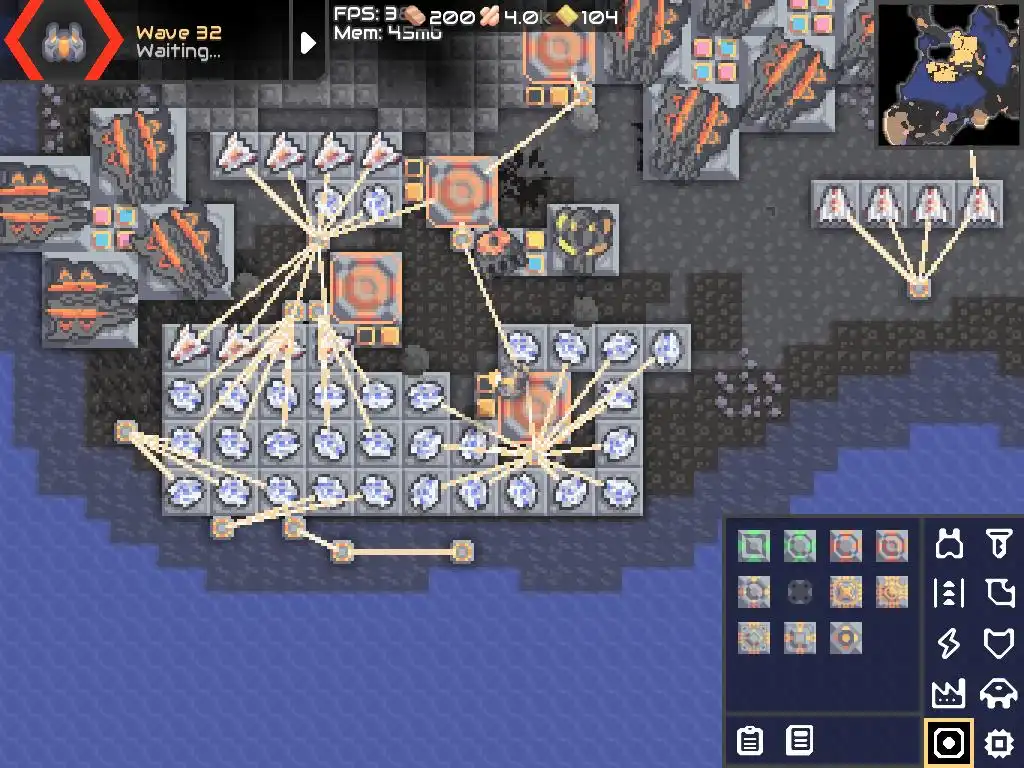Skip to the next wave with the play arrow
1024x768 pixels.
(x=308, y=42)
